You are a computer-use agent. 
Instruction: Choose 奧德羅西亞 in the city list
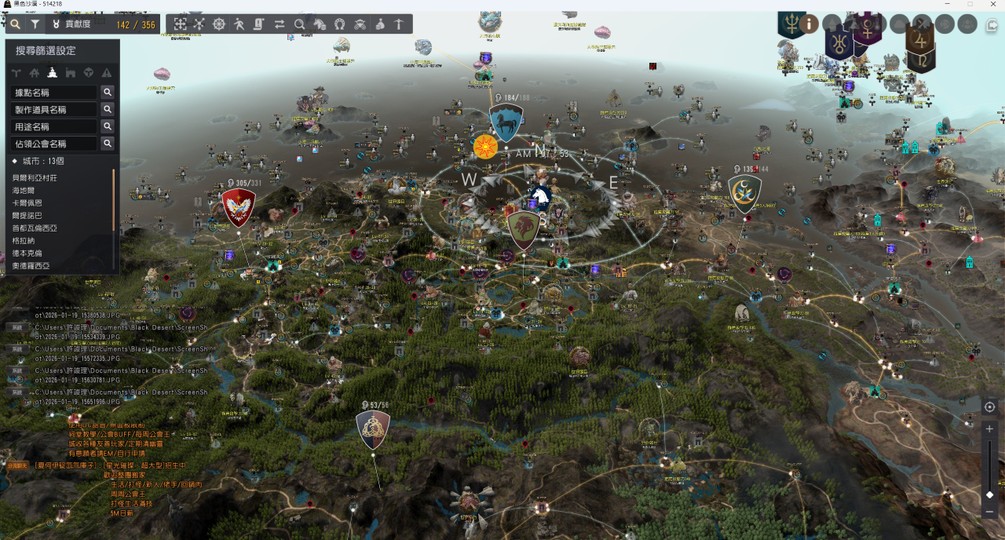click(31, 266)
